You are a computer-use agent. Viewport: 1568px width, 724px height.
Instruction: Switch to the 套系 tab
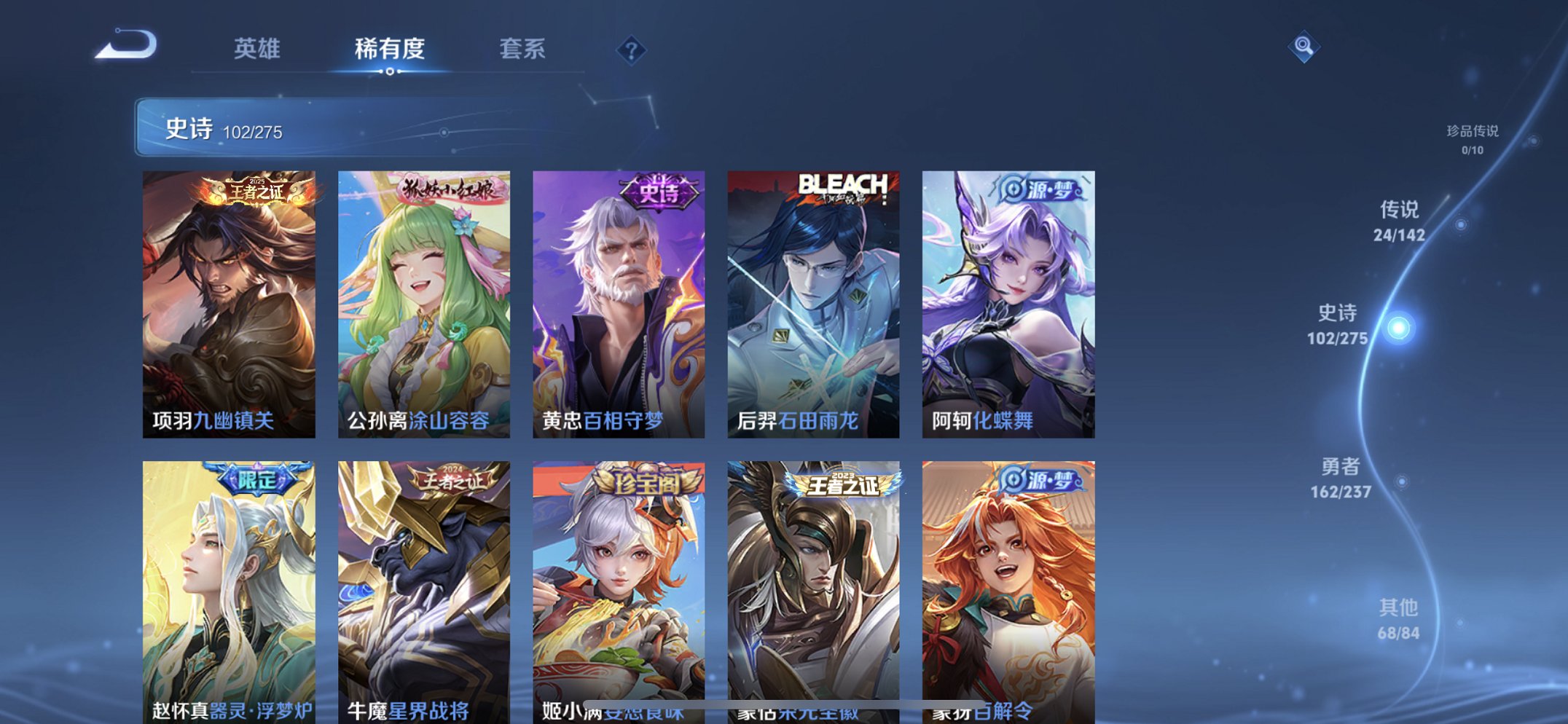[x=523, y=49]
